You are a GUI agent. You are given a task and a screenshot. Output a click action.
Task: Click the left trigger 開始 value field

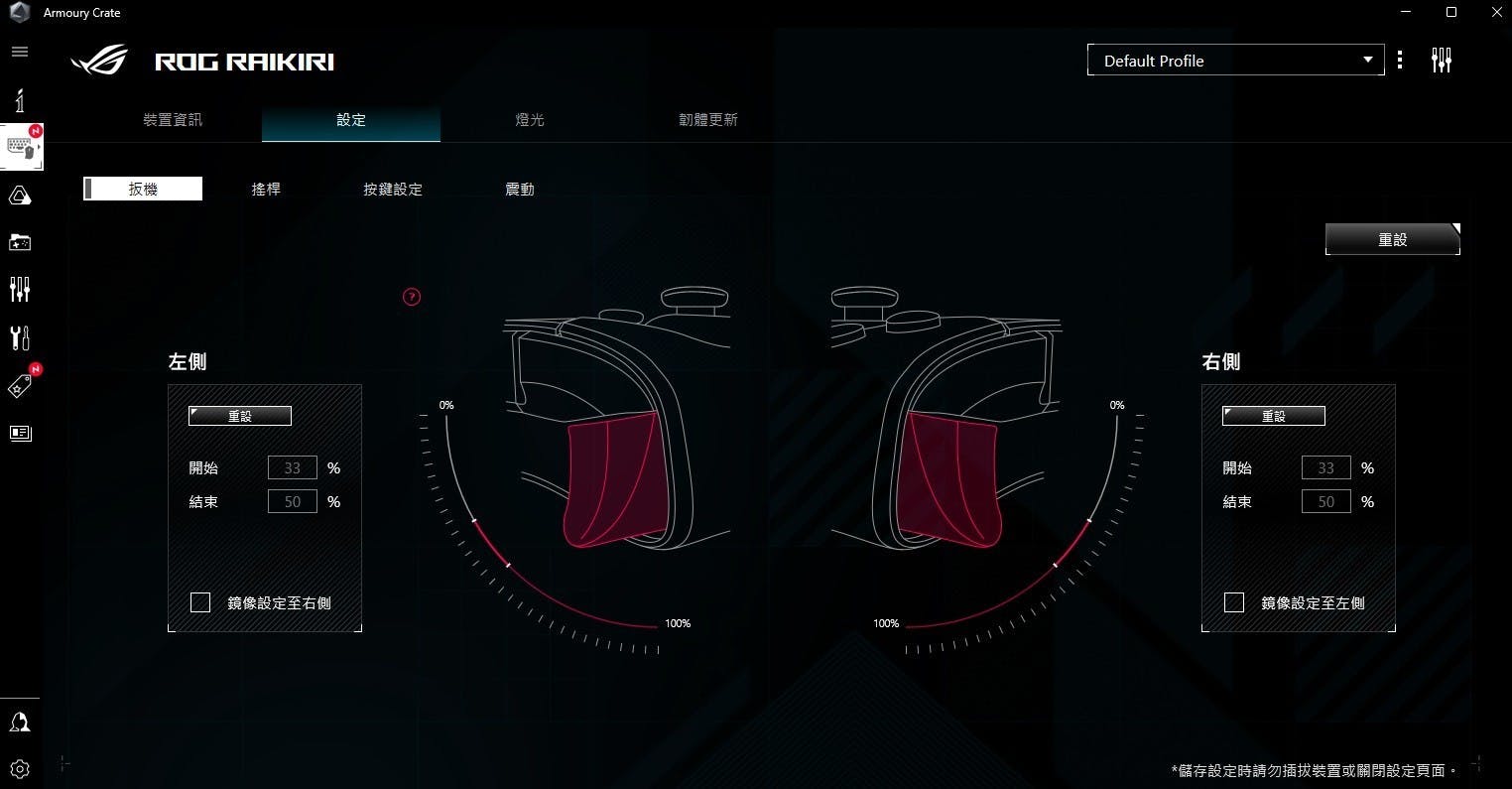[x=293, y=467]
